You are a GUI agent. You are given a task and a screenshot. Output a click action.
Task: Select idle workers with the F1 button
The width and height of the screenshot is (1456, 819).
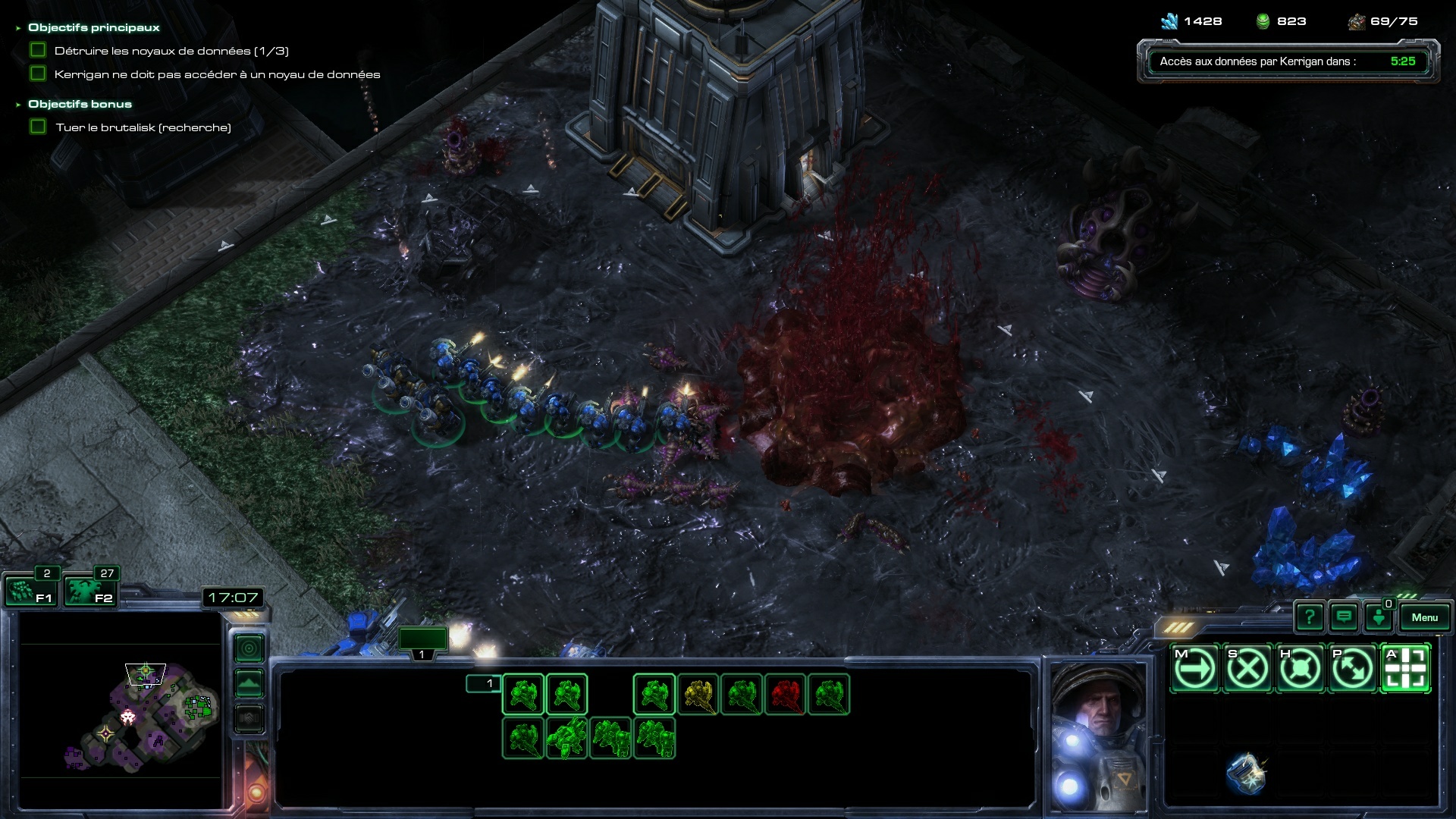[30, 591]
